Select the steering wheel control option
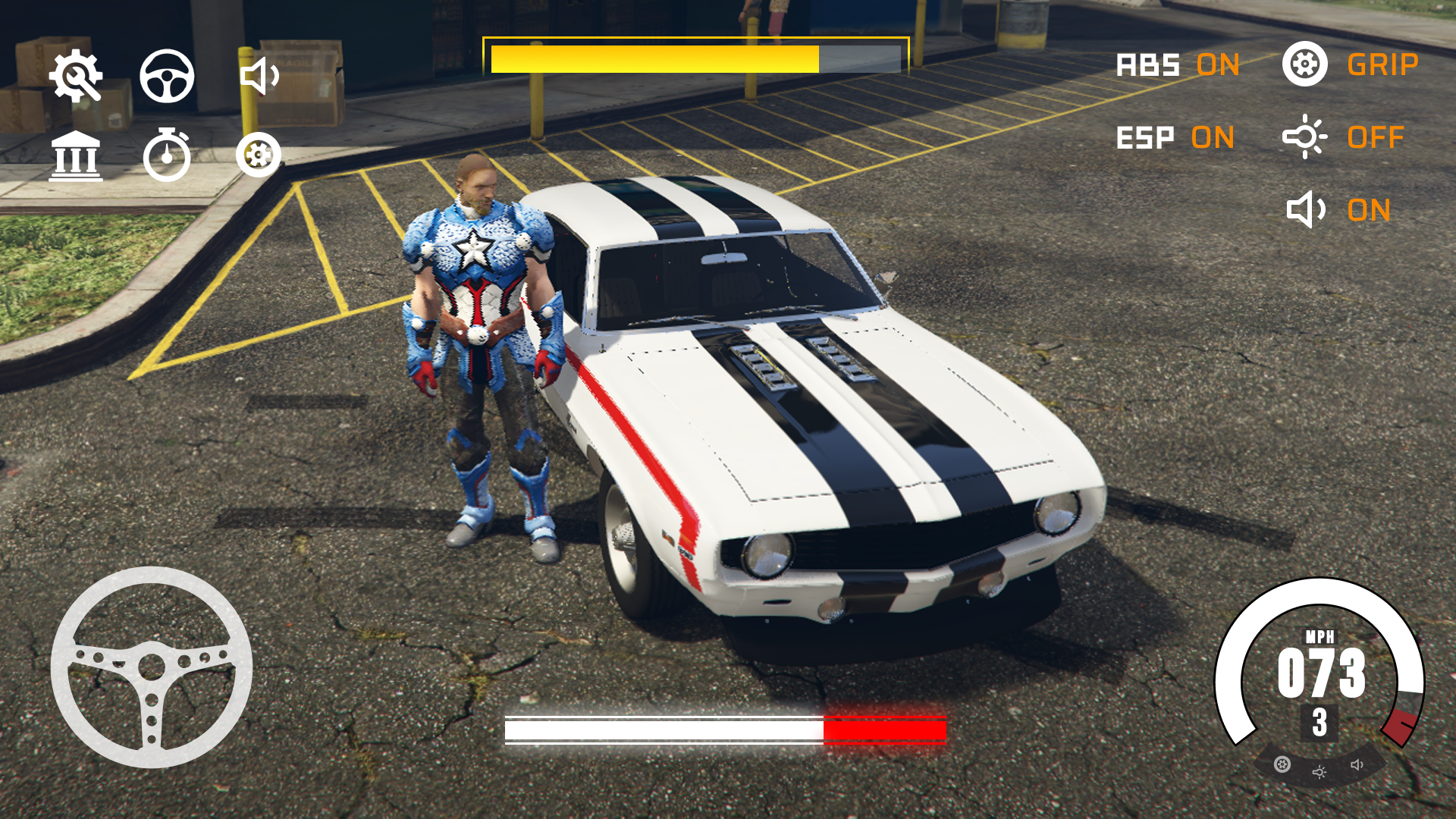This screenshot has width=1456, height=819. 168,77
